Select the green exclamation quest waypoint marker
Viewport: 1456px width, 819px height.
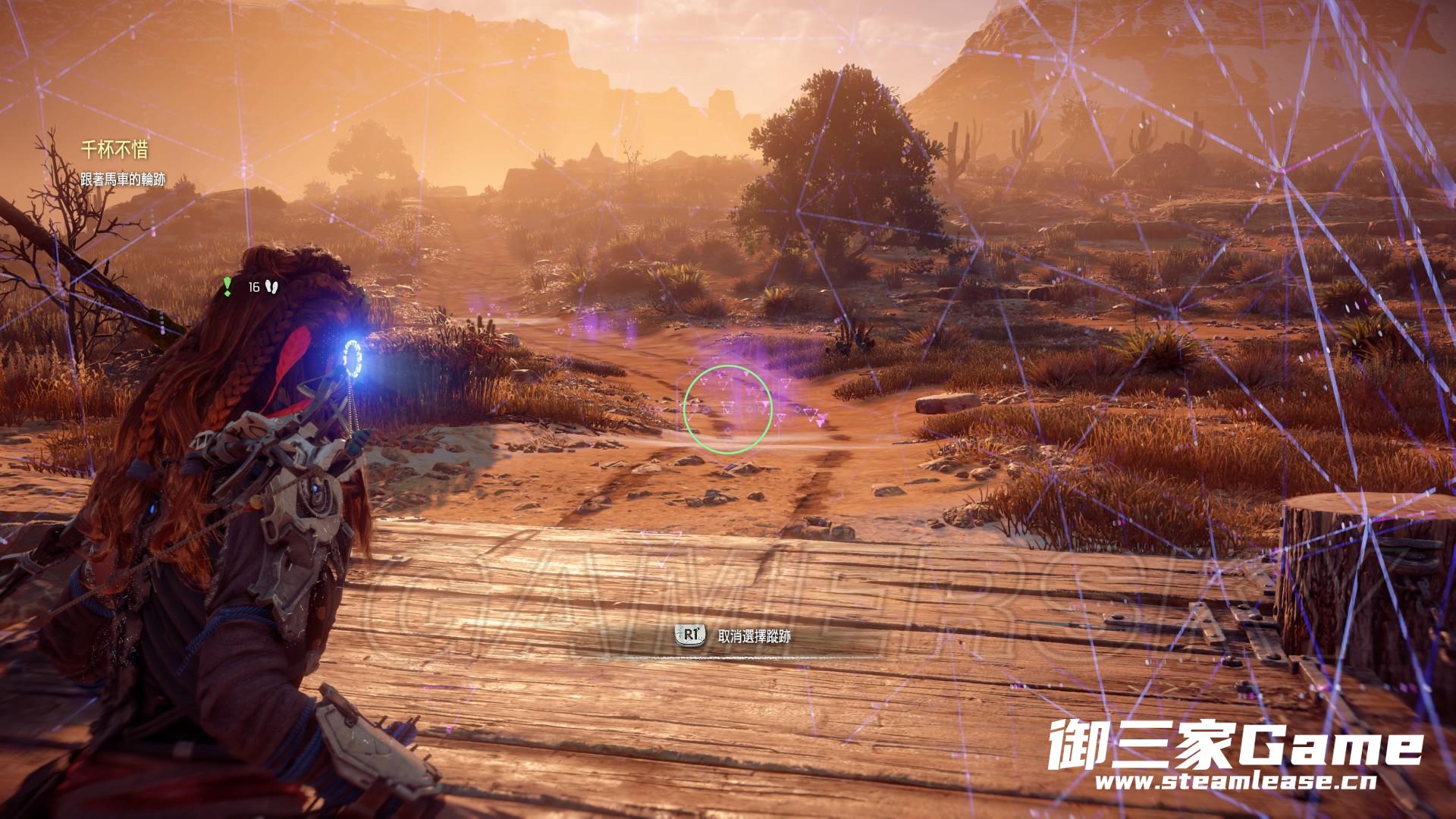coord(227,286)
